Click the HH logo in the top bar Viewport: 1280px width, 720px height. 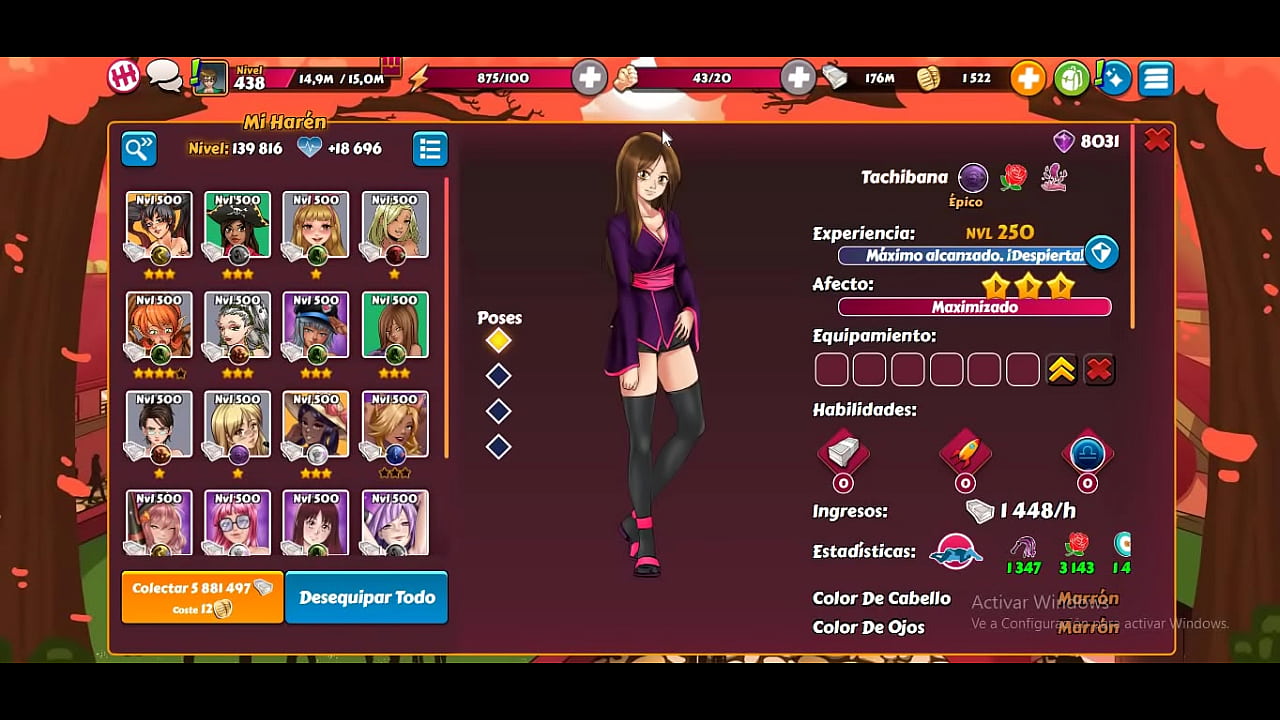(122, 75)
